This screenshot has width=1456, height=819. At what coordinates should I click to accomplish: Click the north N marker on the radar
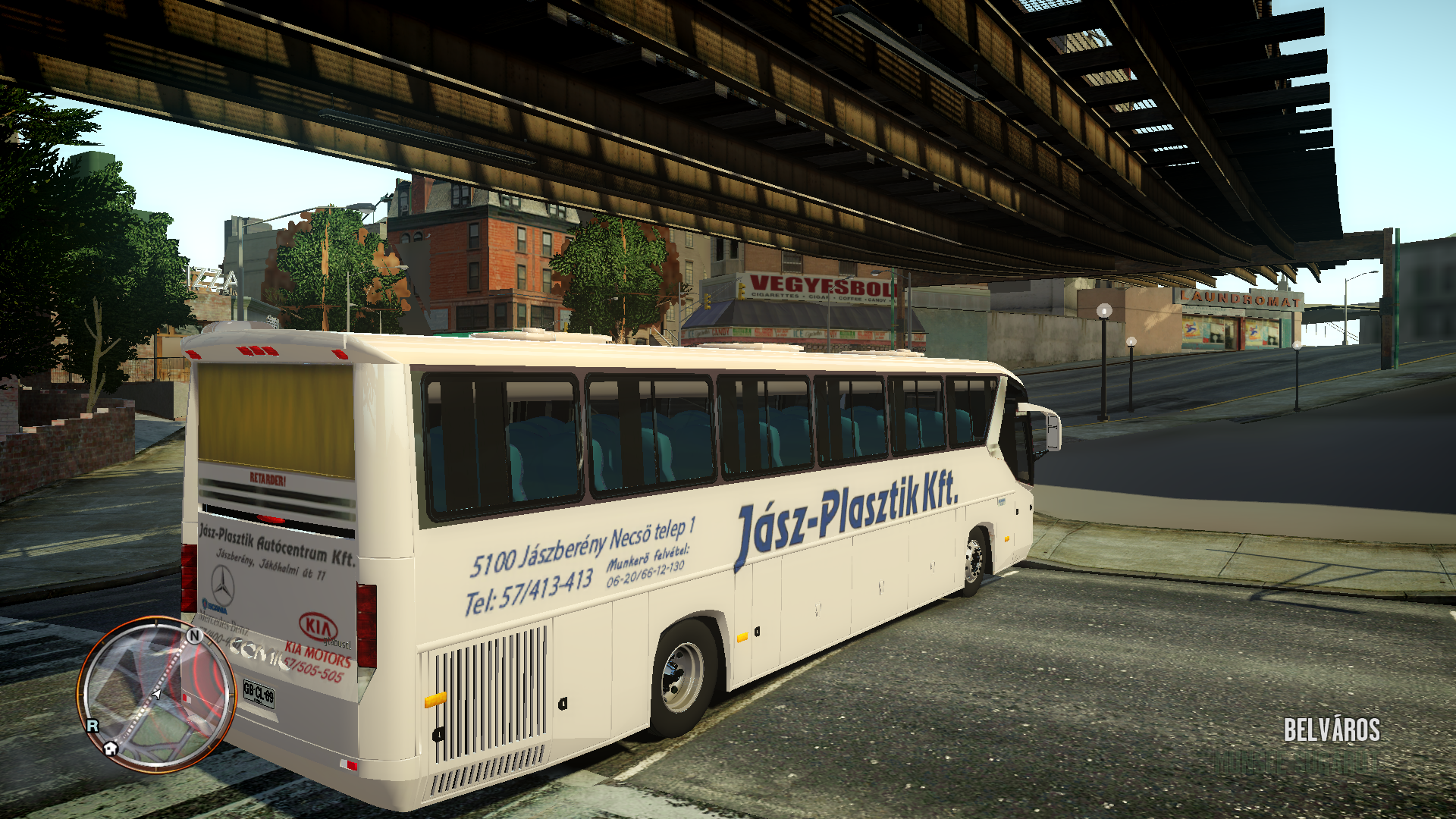point(194,635)
